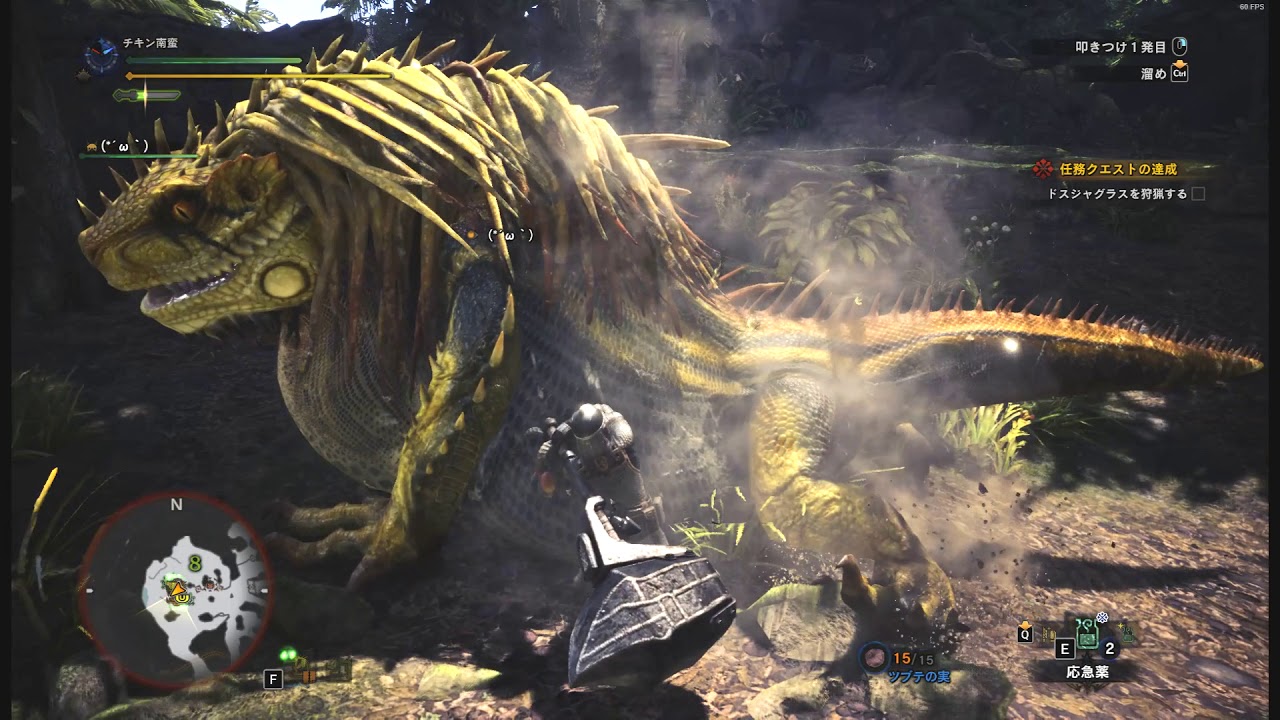Open the circular minimap
The height and width of the screenshot is (720, 1280).
click(x=176, y=590)
